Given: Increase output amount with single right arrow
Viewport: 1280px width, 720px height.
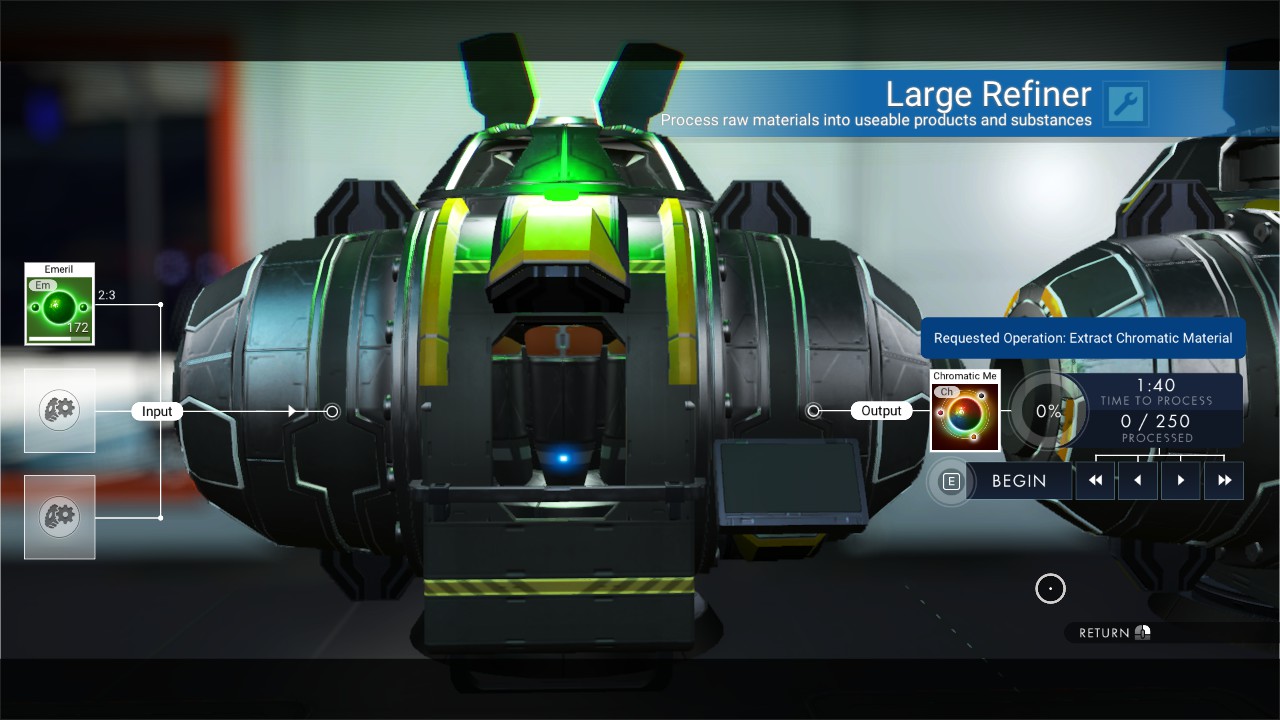Looking at the screenshot, I should [x=1181, y=481].
